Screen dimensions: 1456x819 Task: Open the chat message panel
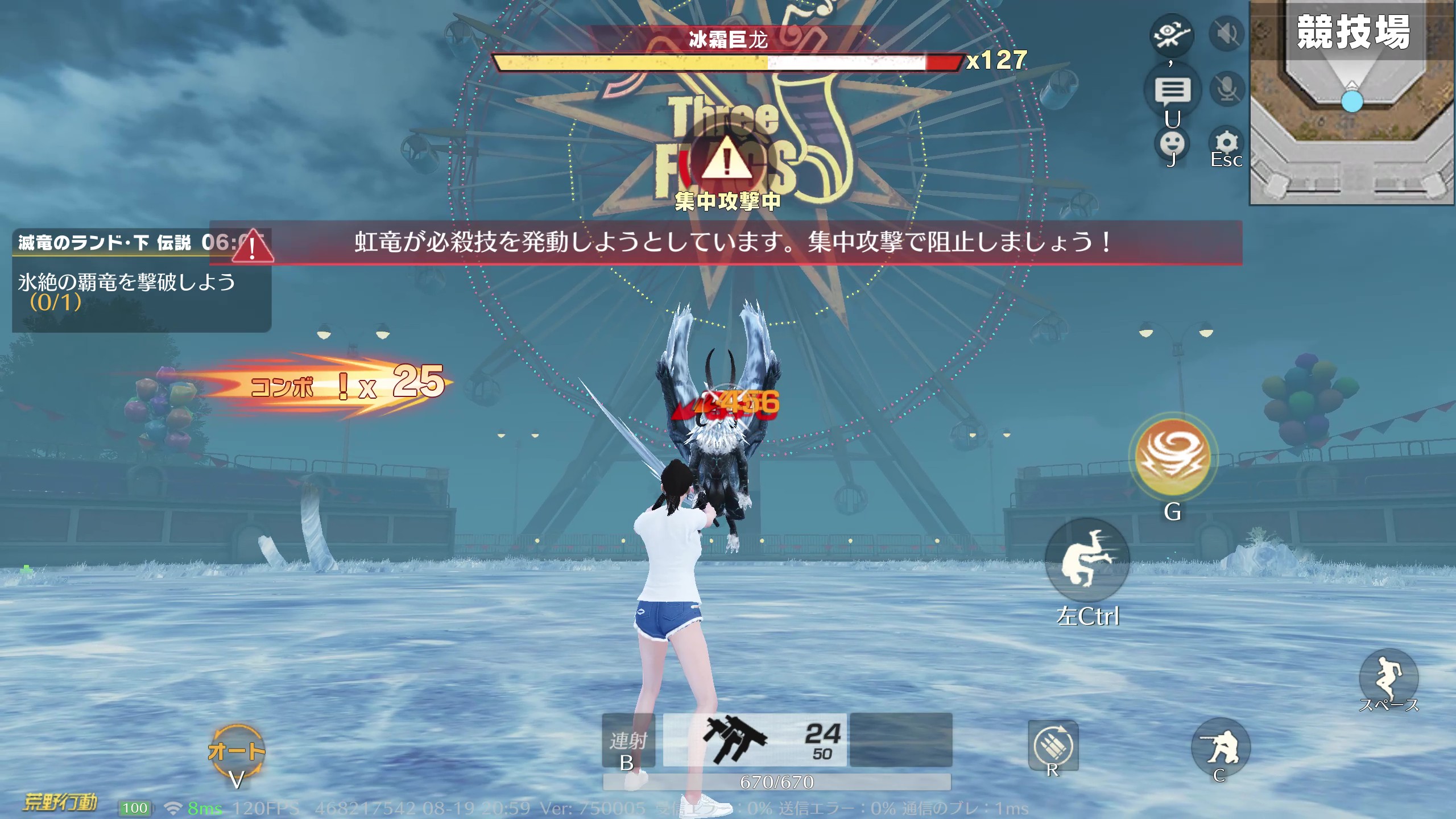click(1172, 91)
